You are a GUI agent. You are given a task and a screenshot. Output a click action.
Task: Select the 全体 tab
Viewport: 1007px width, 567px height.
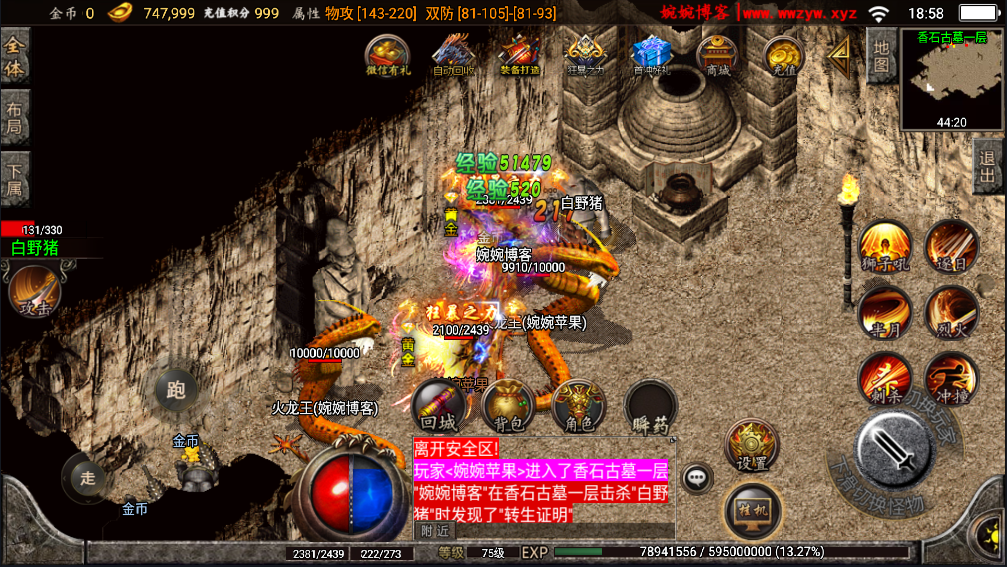15,56
